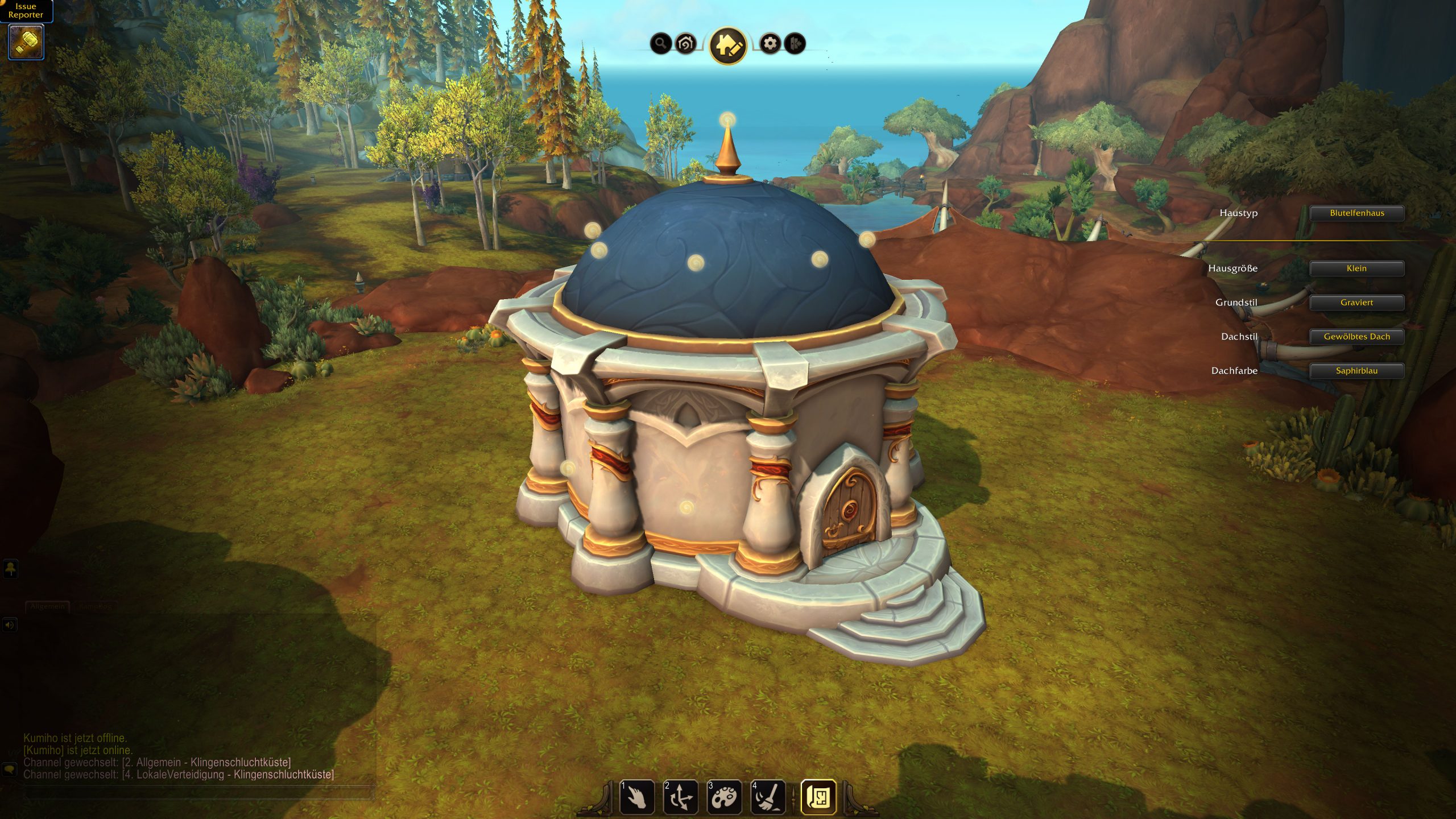Select the broom cleanup tool
Image resolution: width=1456 pixels, height=819 pixels.
[x=768, y=797]
